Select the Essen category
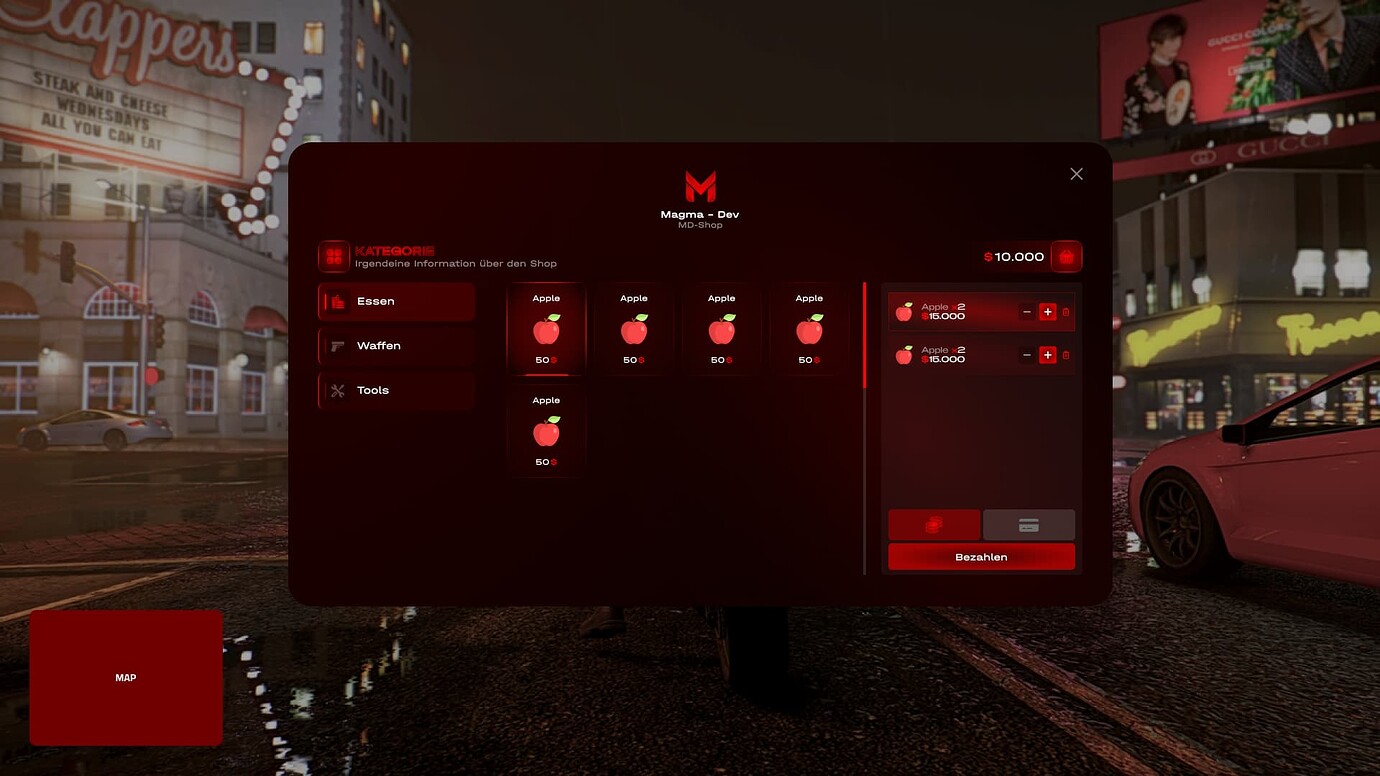This screenshot has width=1380, height=776. tap(396, 301)
